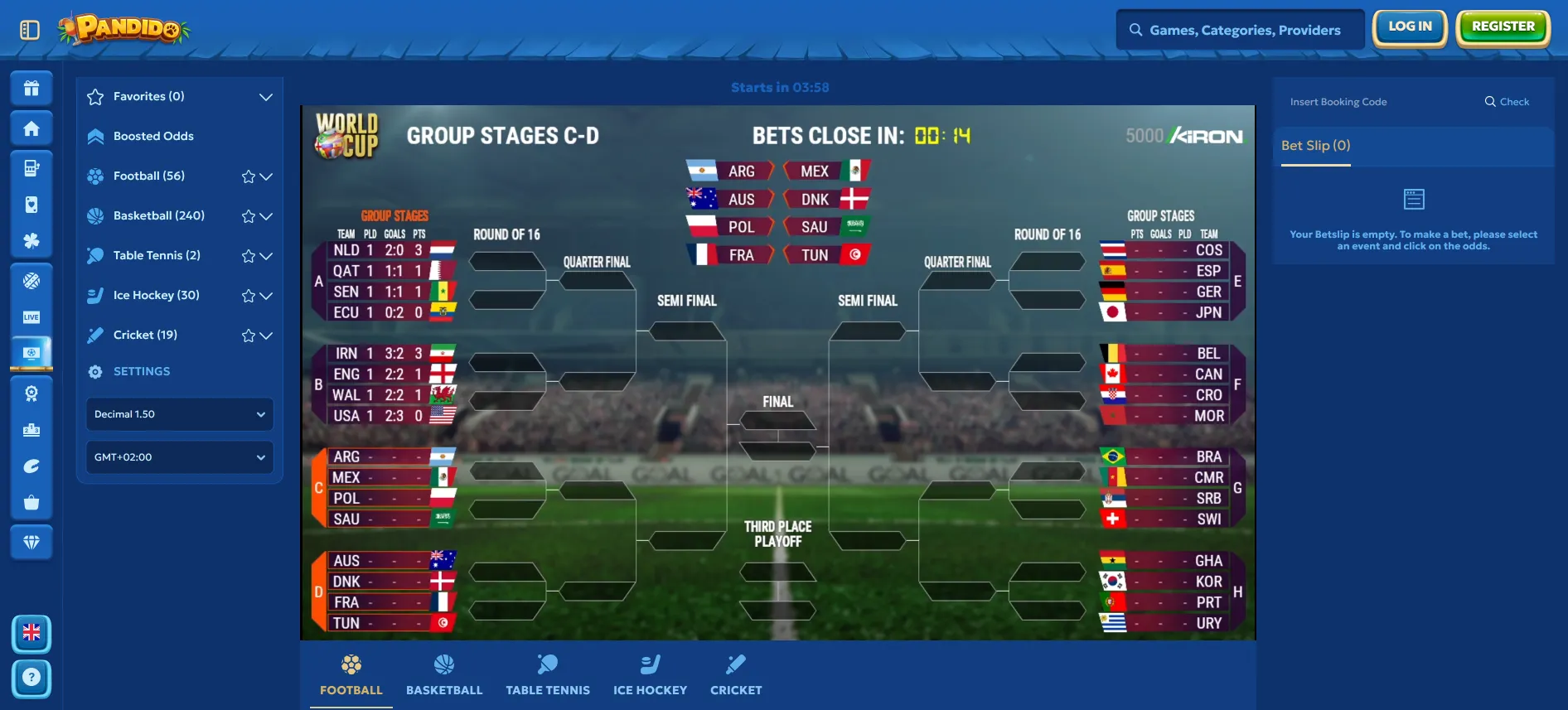Click the LIVE betting icon
This screenshot has height=710, width=1568.
[x=31, y=318]
